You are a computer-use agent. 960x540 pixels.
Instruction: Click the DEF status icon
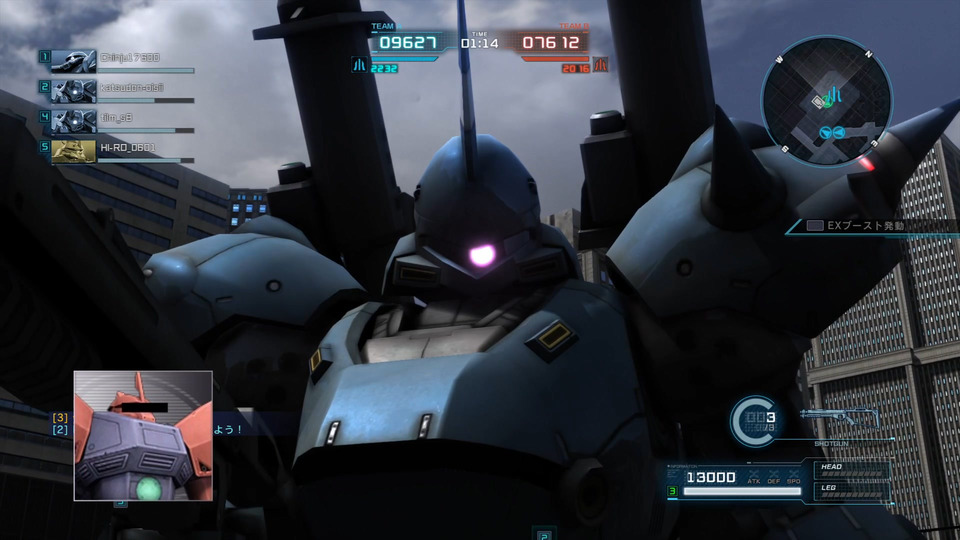(774, 475)
